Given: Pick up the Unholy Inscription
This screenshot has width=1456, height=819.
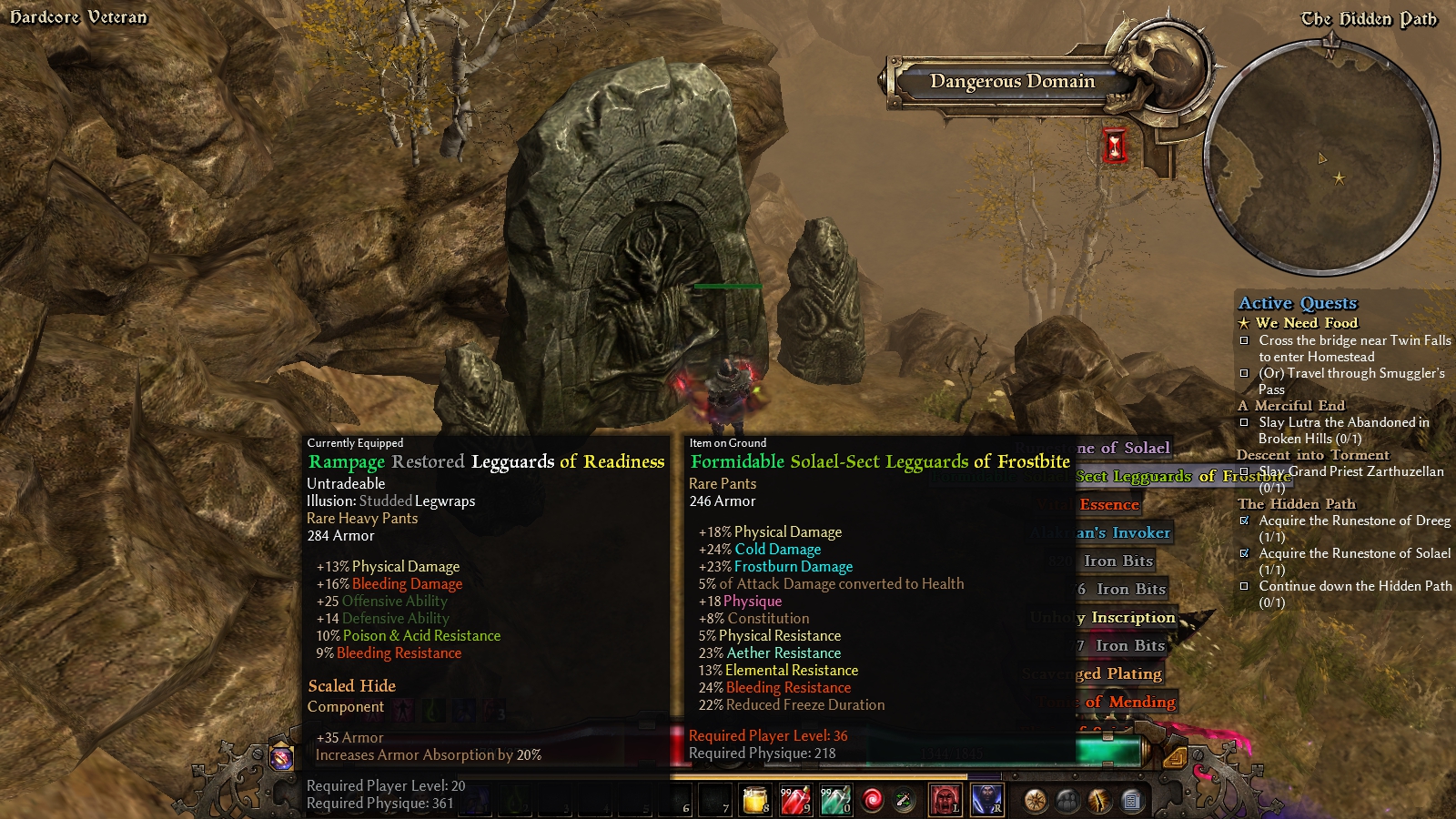Looking at the screenshot, I should coord(1132,617).
